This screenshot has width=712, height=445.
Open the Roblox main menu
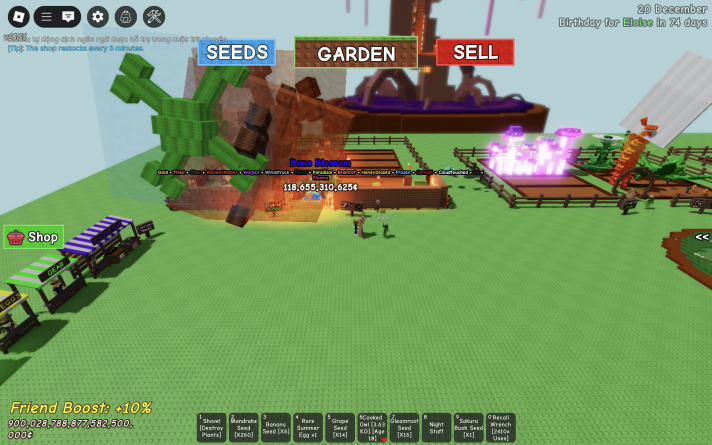point(18,17)
